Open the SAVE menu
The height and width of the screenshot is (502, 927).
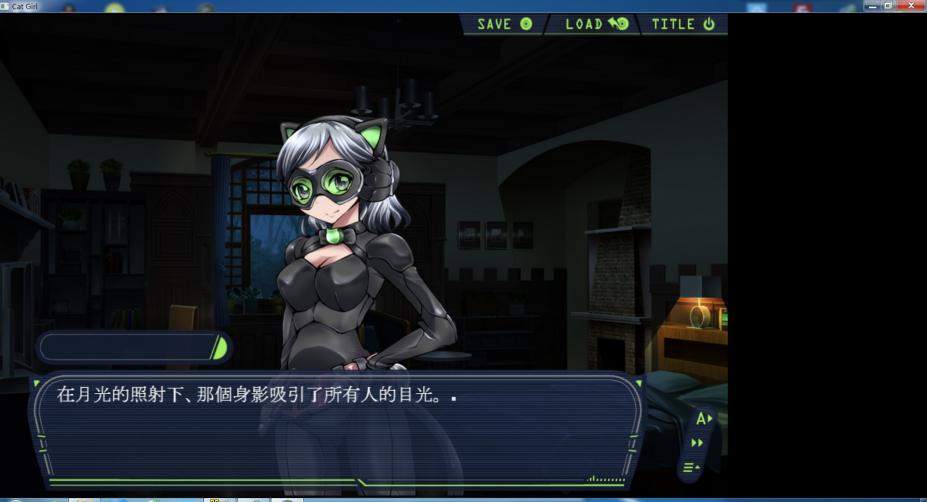pos(504,24)
